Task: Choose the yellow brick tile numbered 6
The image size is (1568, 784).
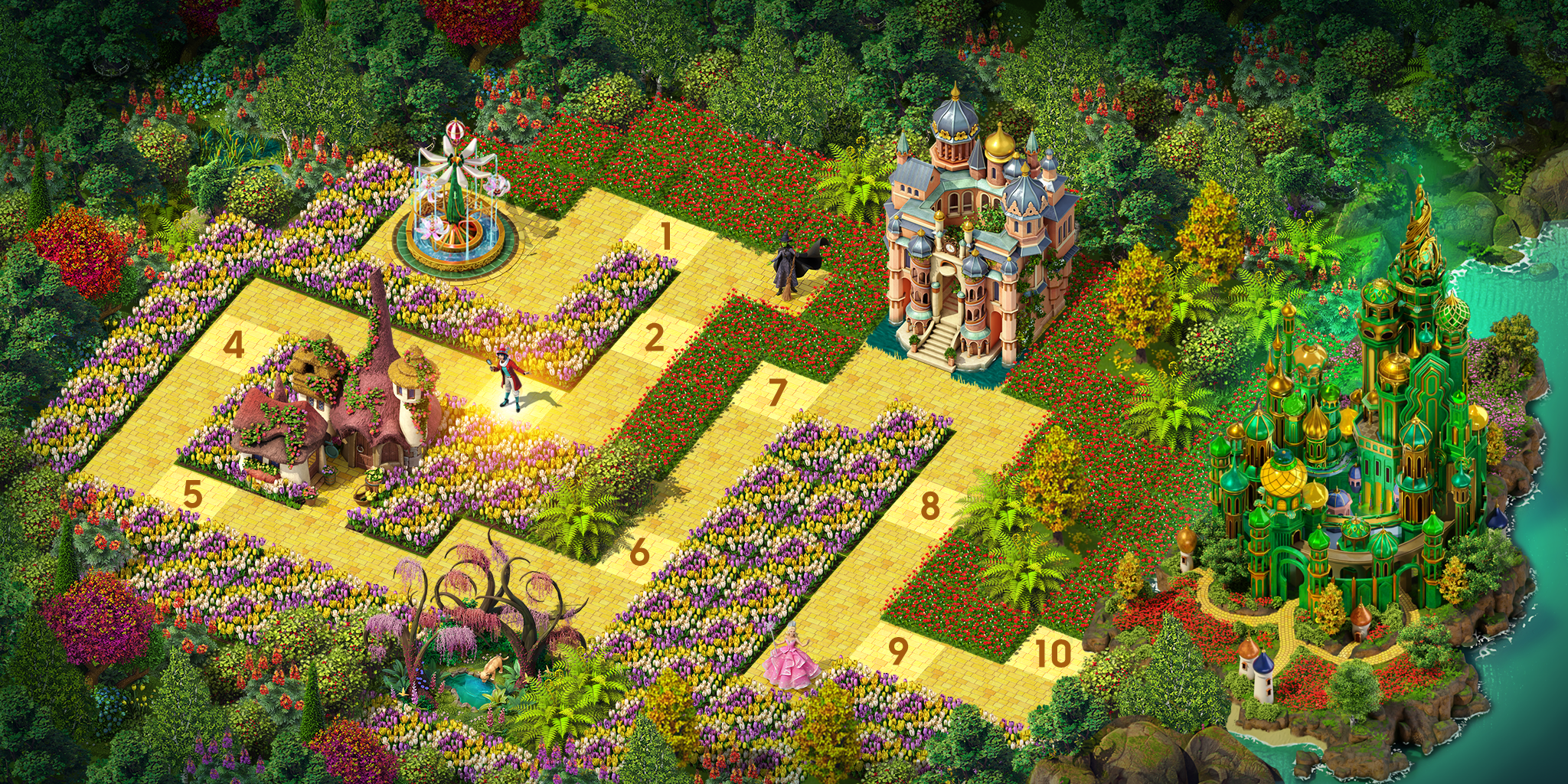Action: (x=639, y=552)
